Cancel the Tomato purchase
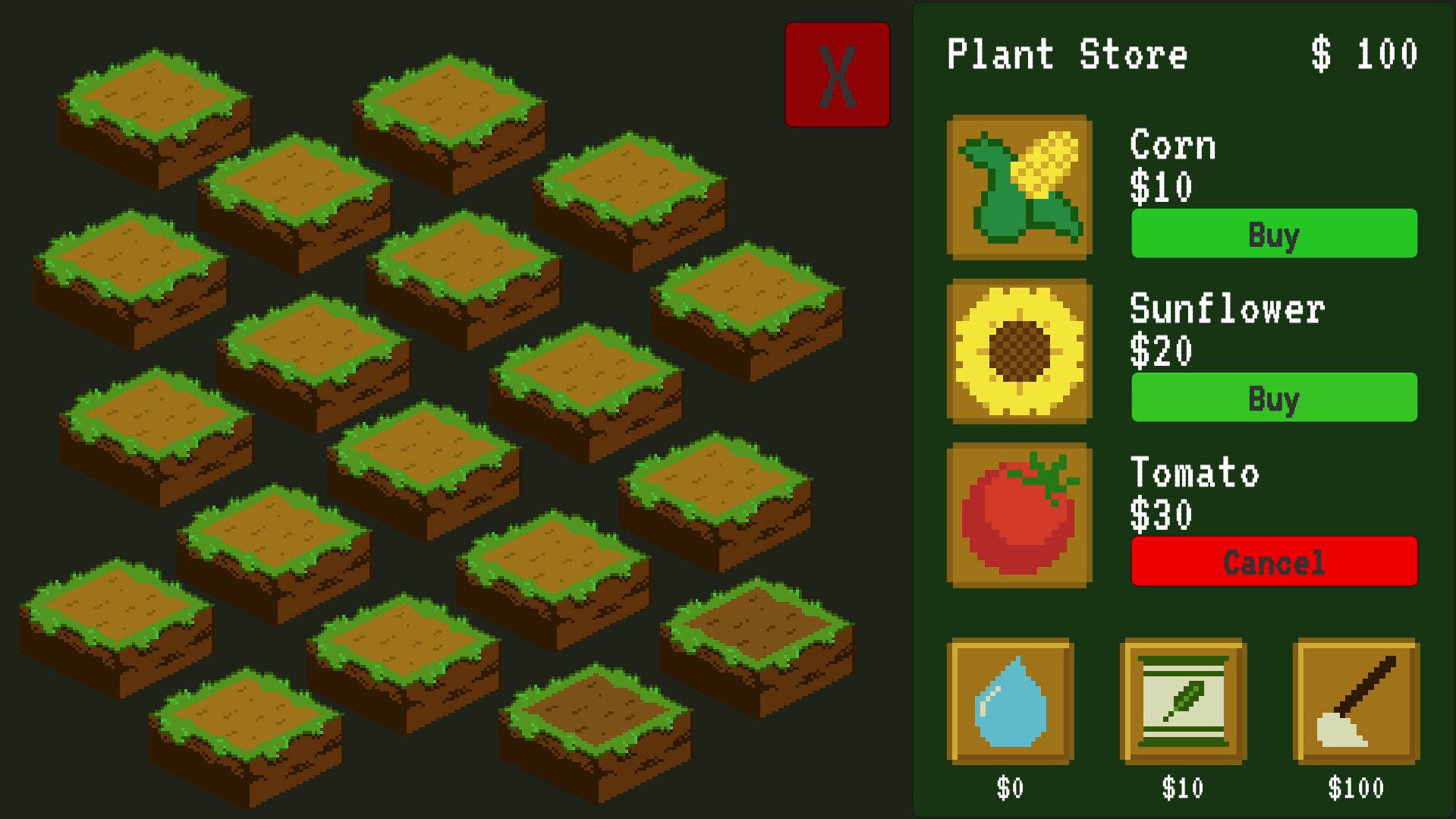The image size is (1456, 819). tap(1273, 562)
